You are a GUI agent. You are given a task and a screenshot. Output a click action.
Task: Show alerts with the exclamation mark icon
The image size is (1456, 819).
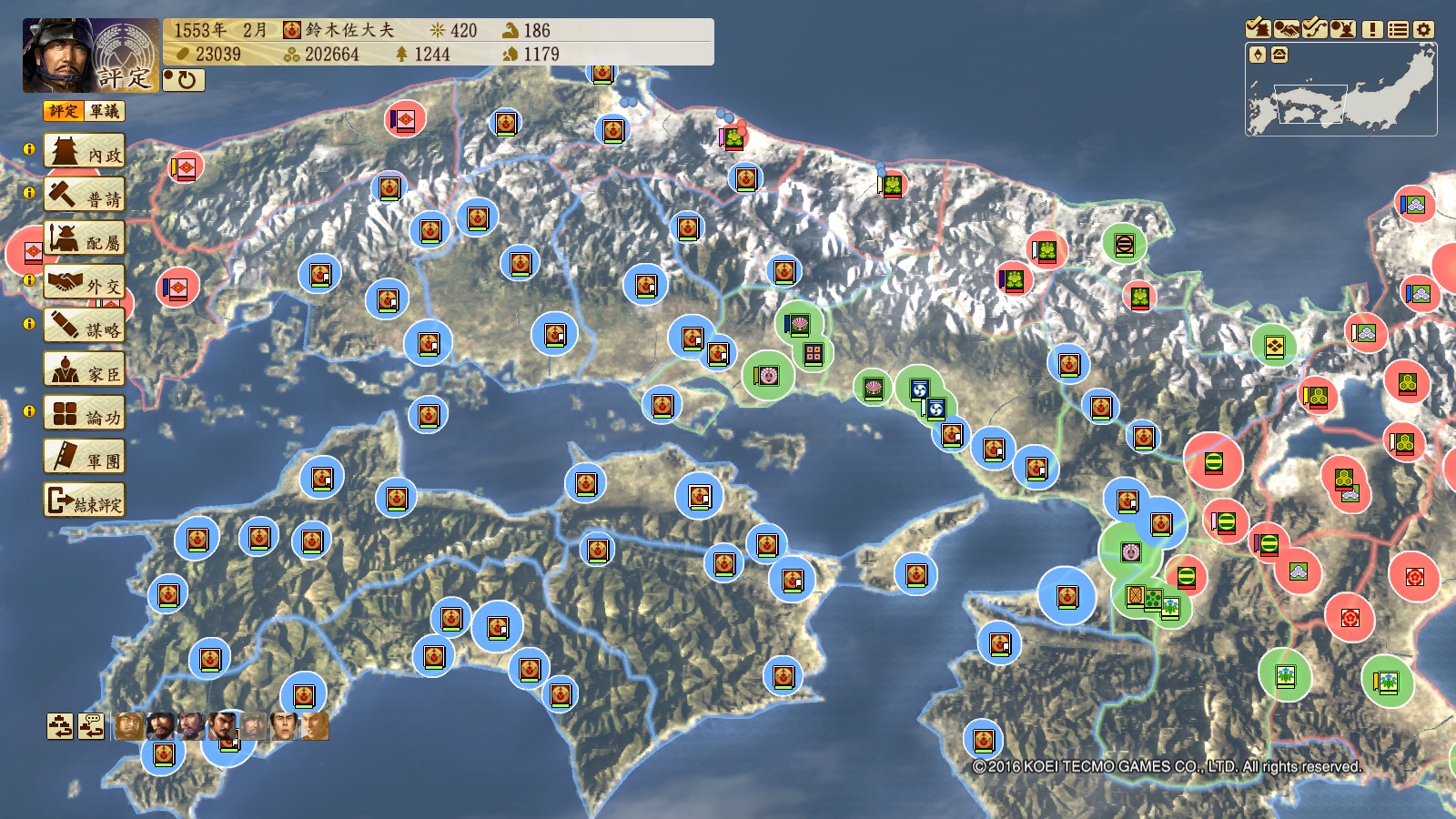[x=1372, y=29]
